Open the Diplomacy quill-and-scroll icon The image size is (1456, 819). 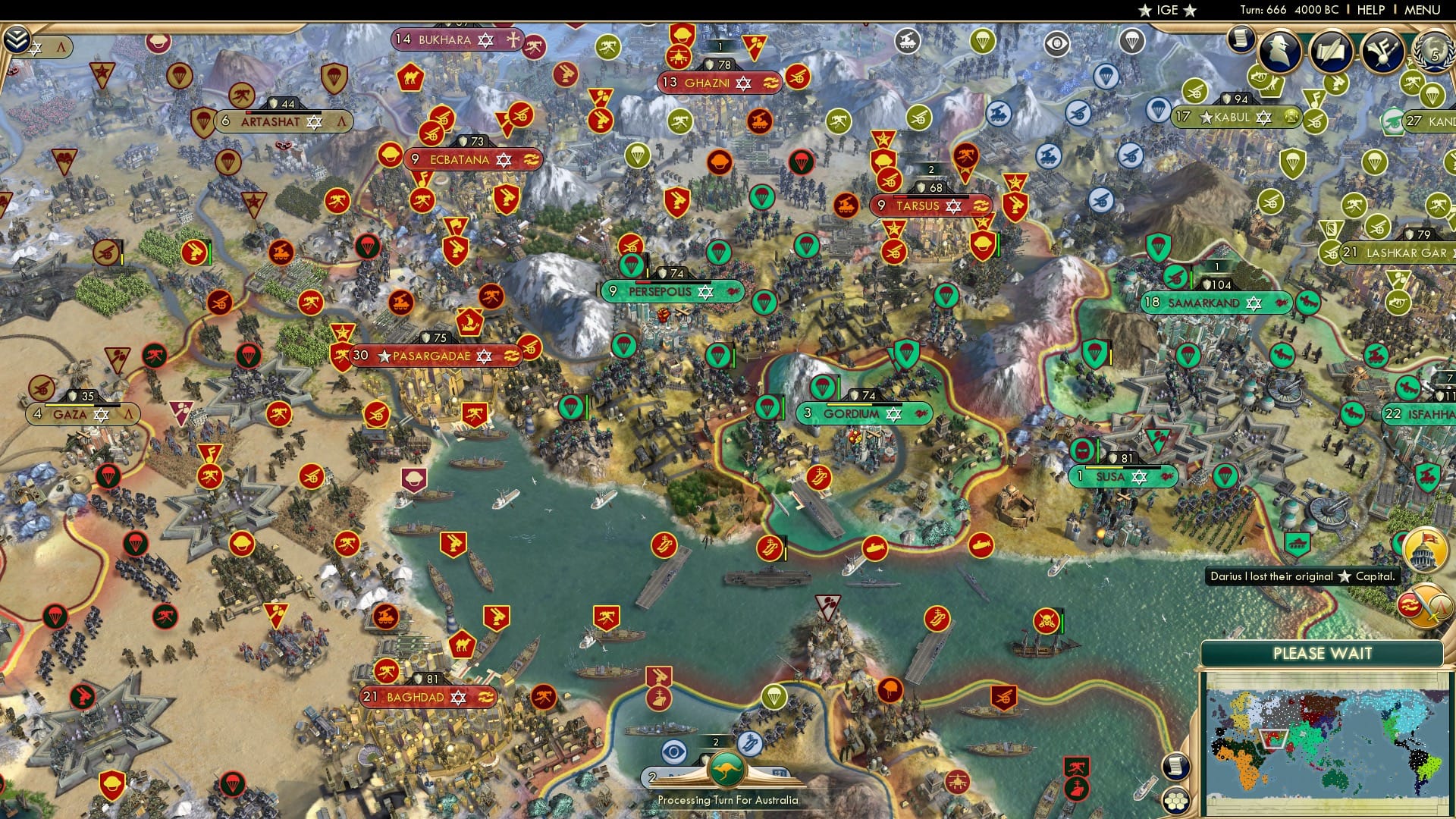[x=1331, y=51]
